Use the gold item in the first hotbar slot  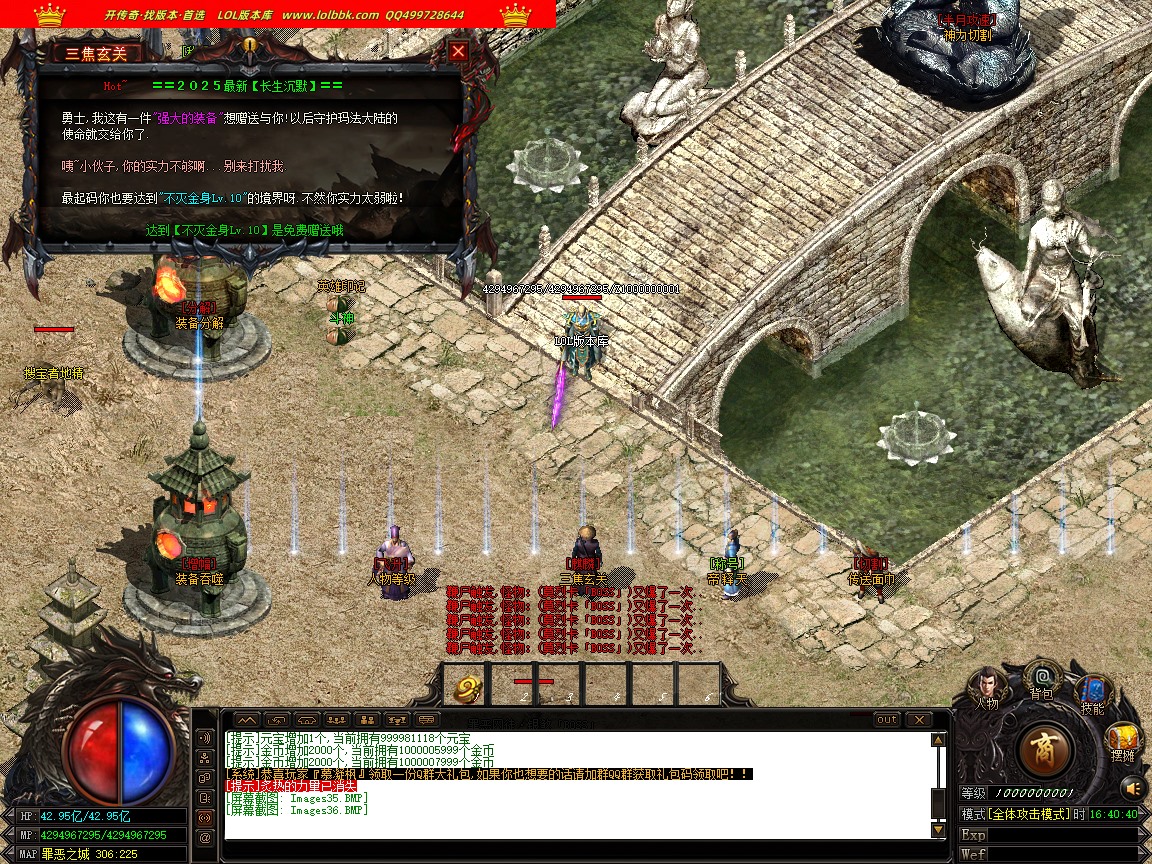pyautogui.click(x=466, y=687)
